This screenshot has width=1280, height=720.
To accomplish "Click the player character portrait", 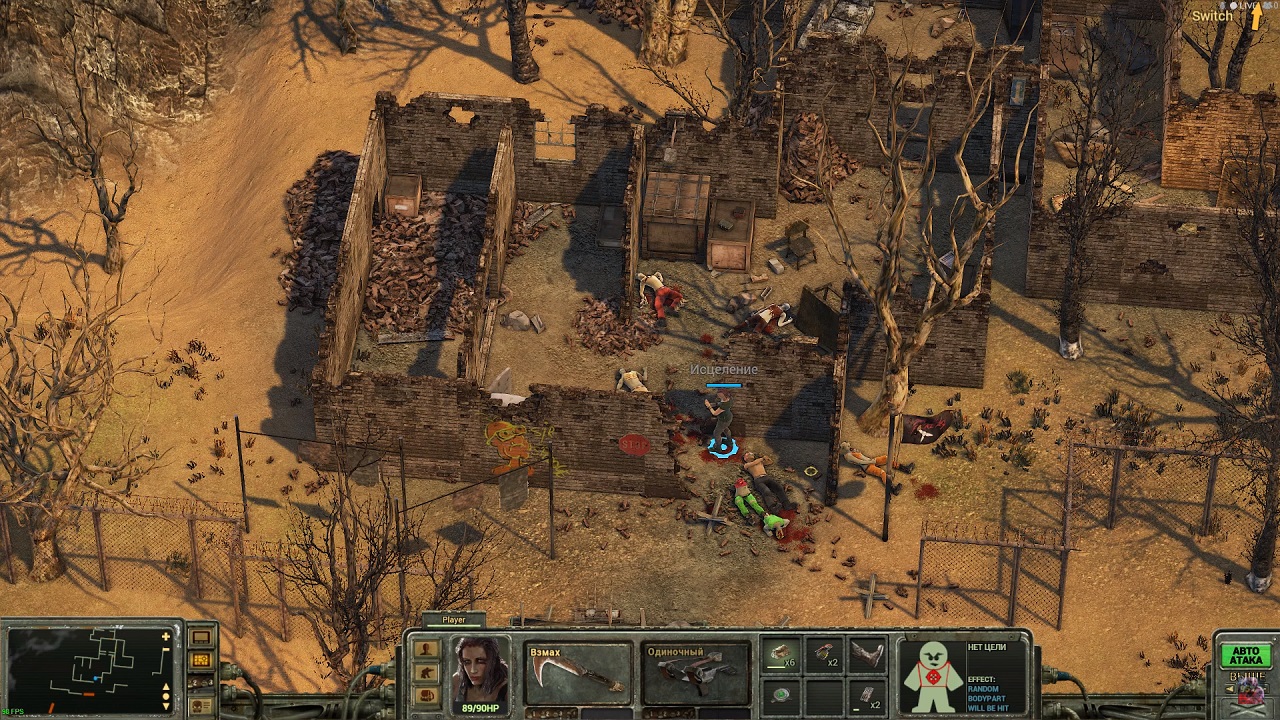I will point(482,670).
